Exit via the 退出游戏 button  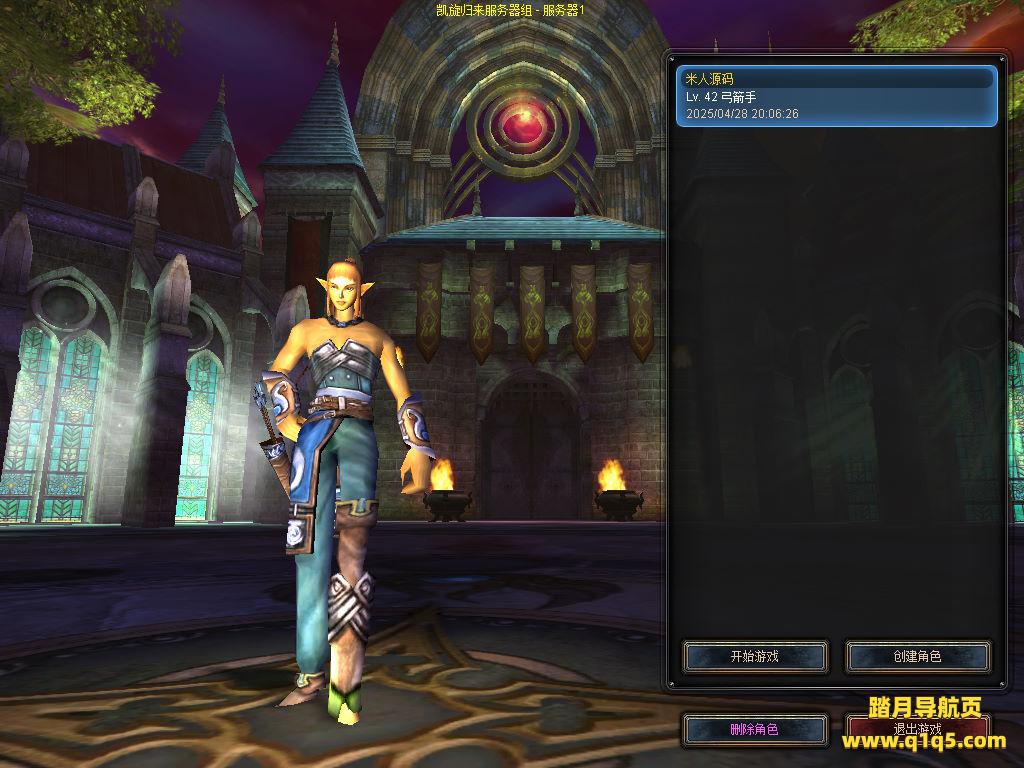918,728
